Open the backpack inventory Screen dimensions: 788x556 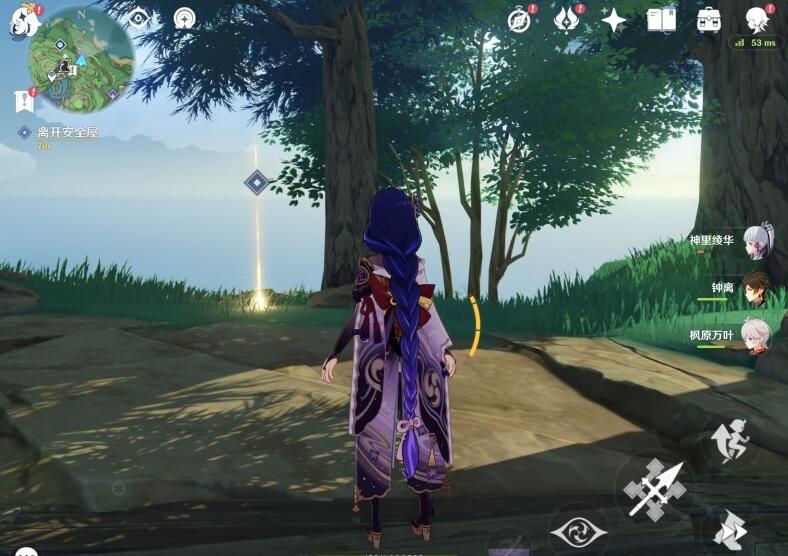pyautogui.click(x=709, y=20)
